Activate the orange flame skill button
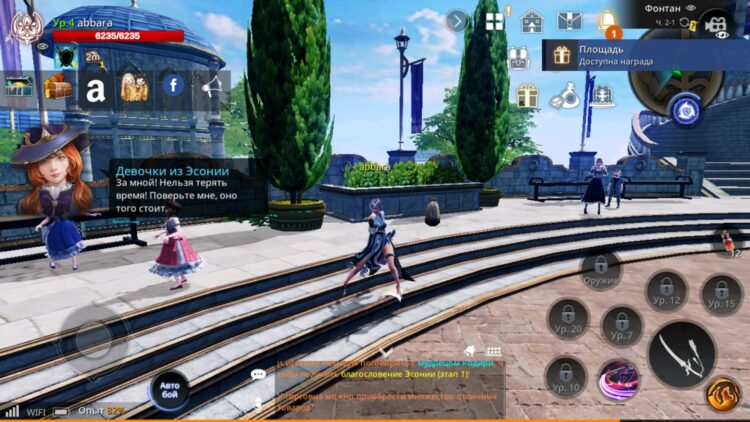Screen dimensions: 750x422 [x=723, y=394]
